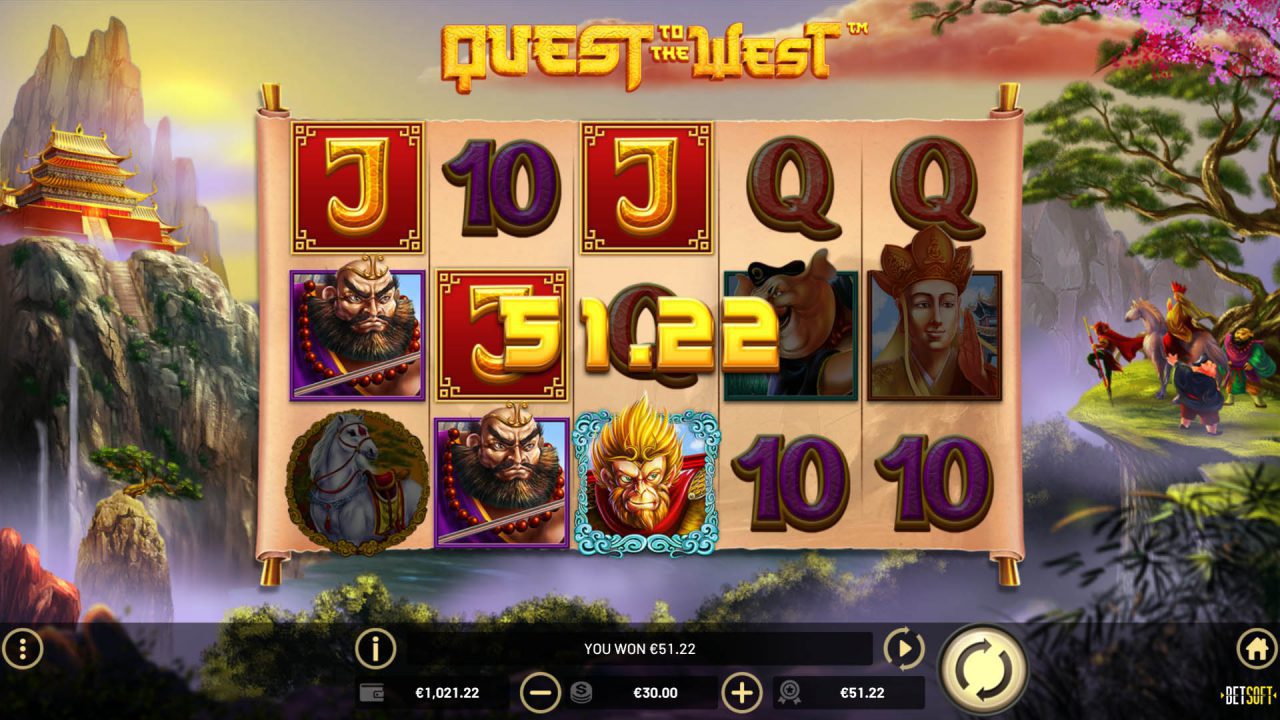
Task: Click the award medal win icon
Action: (x=790, y=691)
